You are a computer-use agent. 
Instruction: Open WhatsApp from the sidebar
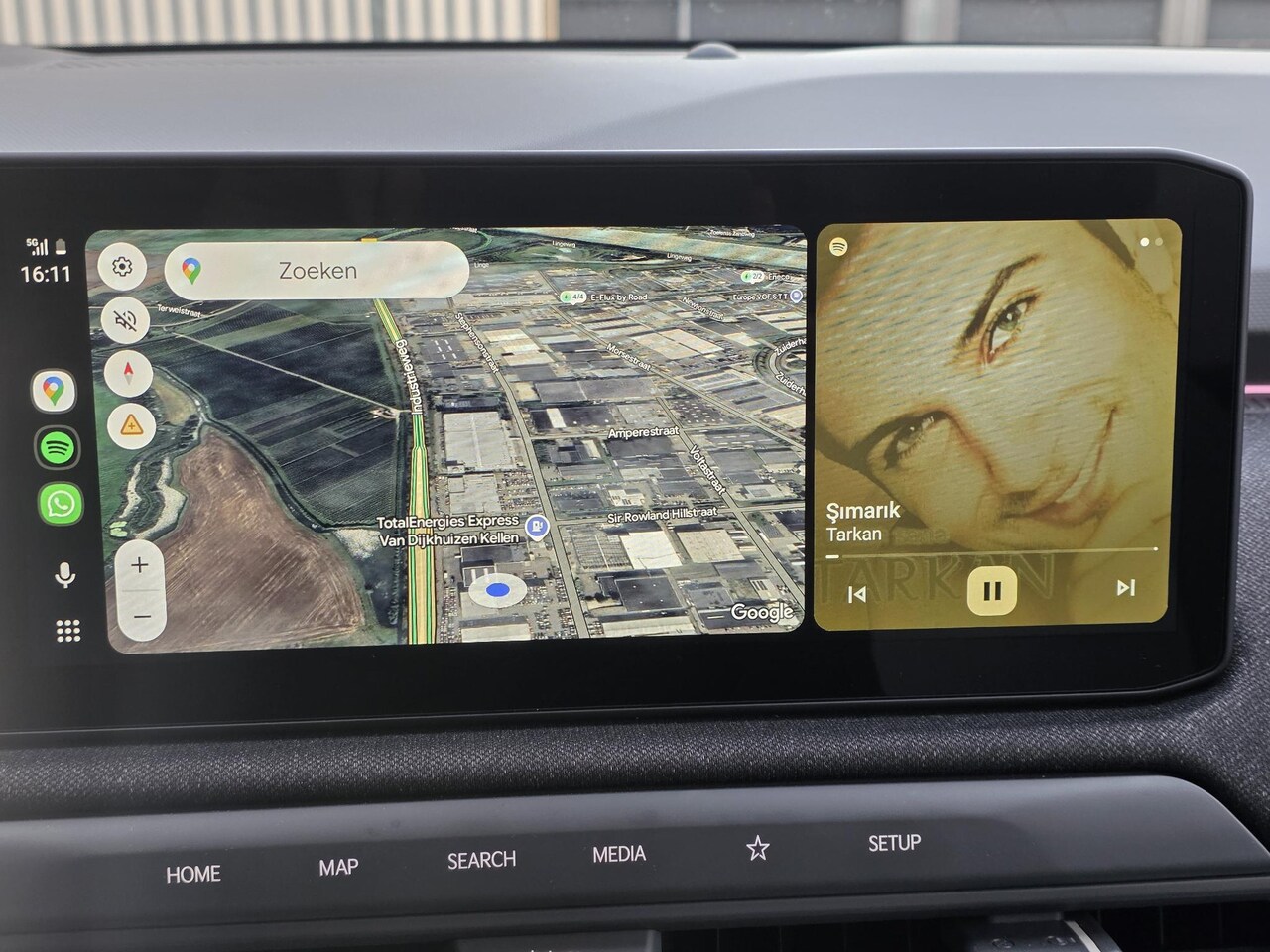click(60, 504)
